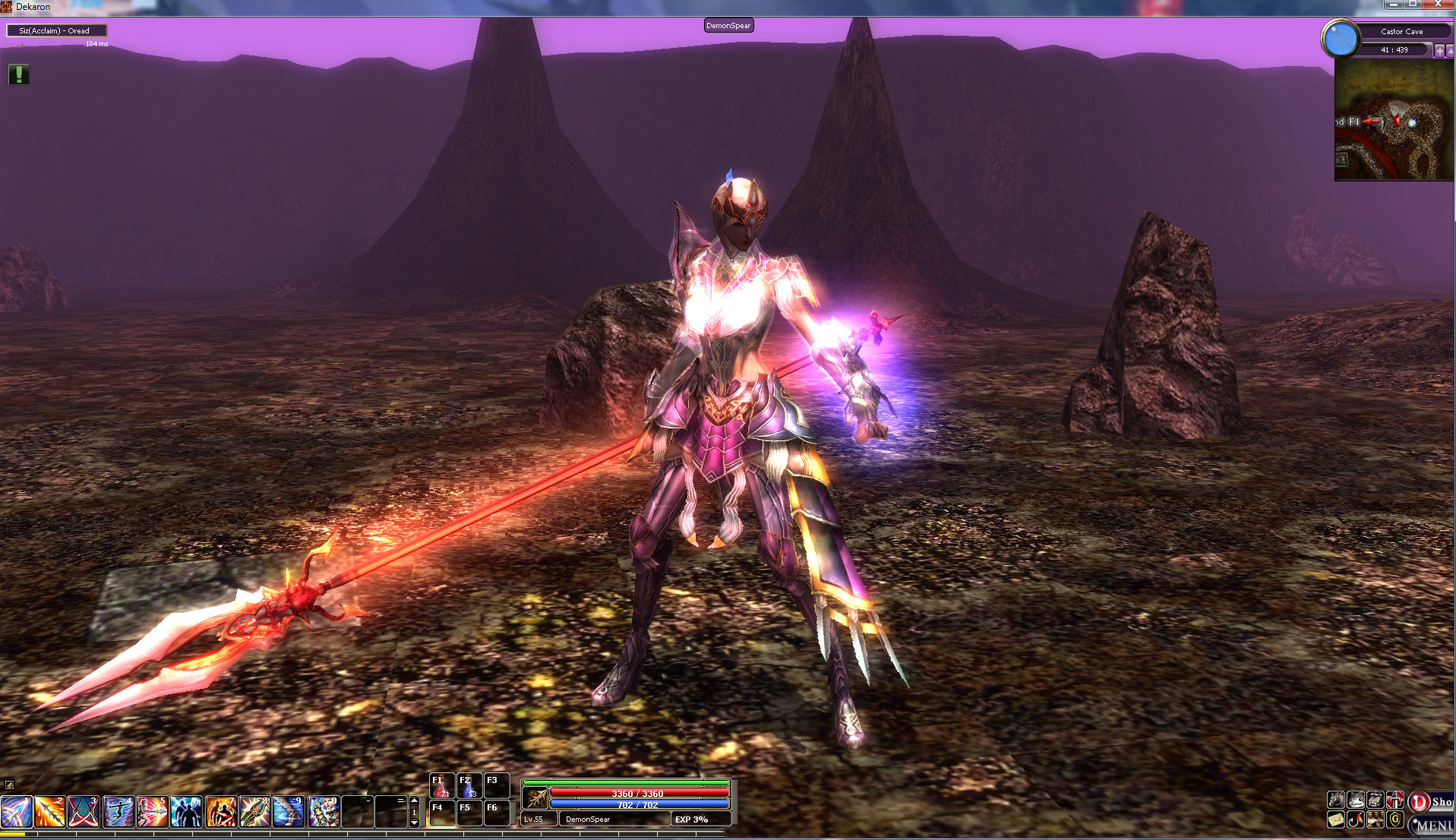Click the Castor Cave minimap
Image resolution: width=1456 pixels, height=840 pixels.
coord(1393,120)
